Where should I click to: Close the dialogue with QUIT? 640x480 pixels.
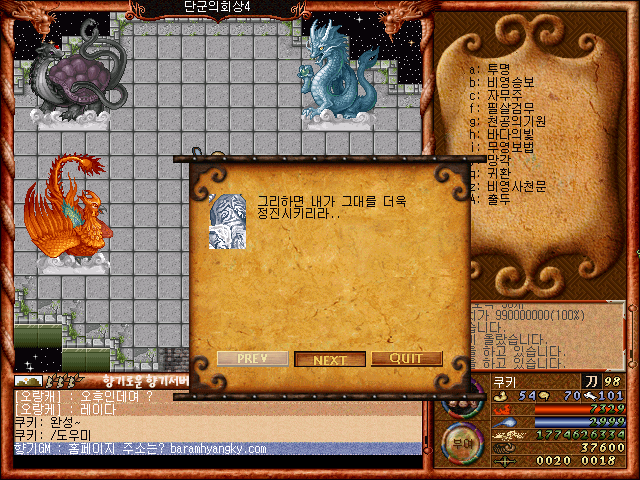(x=407, y=358)
